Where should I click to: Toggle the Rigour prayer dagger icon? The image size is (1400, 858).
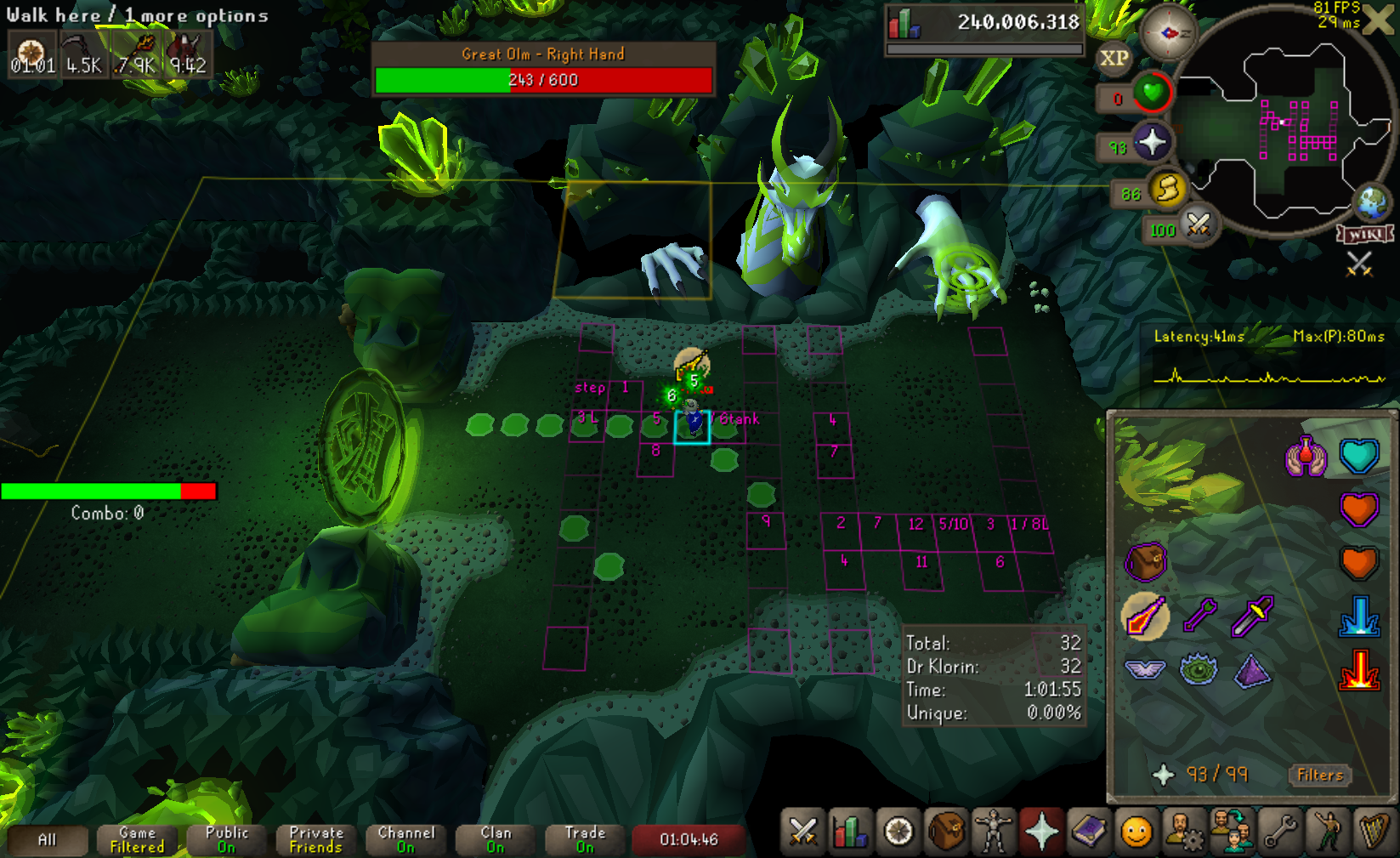(1252, 615)
